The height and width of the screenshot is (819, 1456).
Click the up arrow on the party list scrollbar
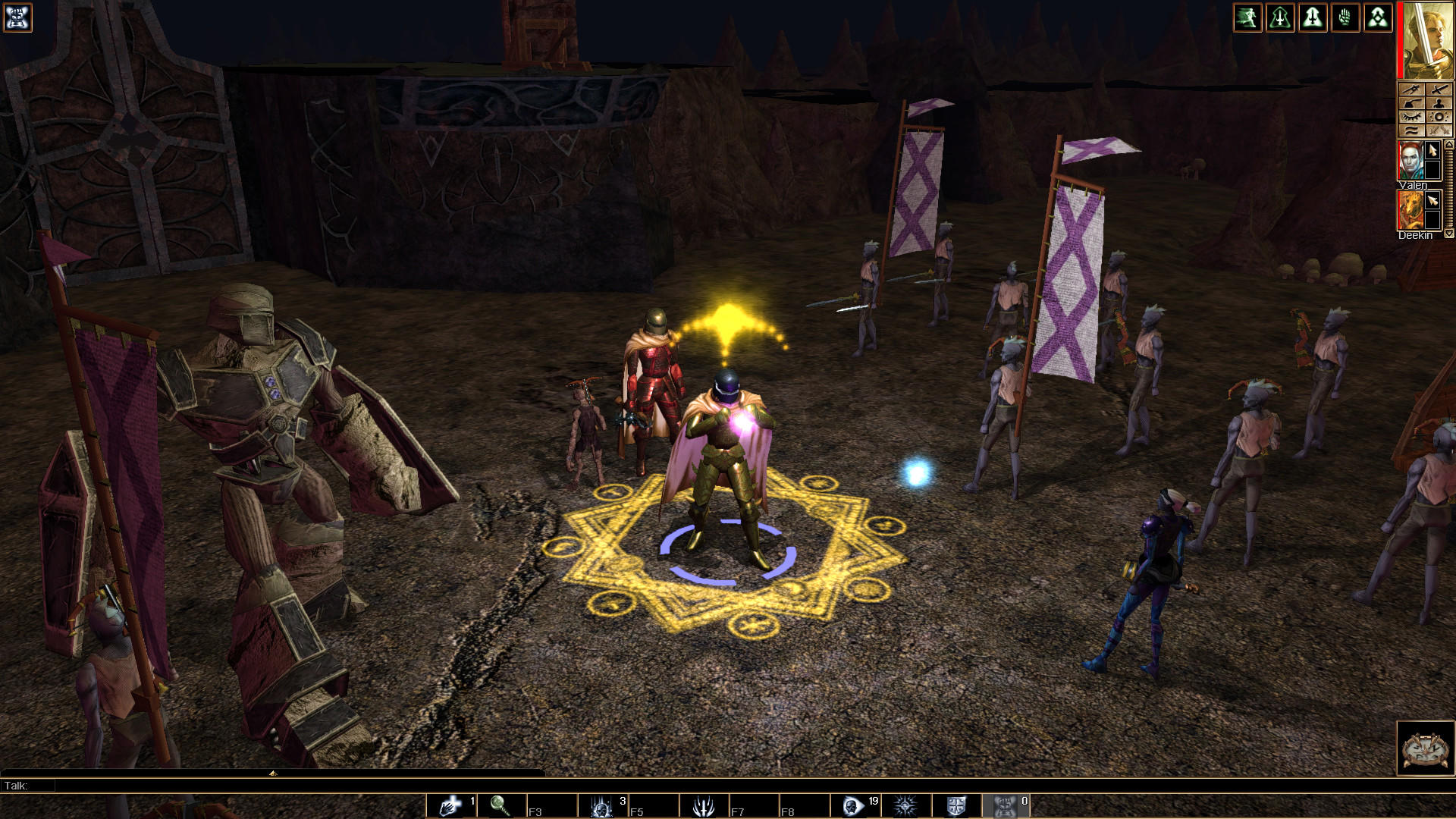(x=1449, y=143)
